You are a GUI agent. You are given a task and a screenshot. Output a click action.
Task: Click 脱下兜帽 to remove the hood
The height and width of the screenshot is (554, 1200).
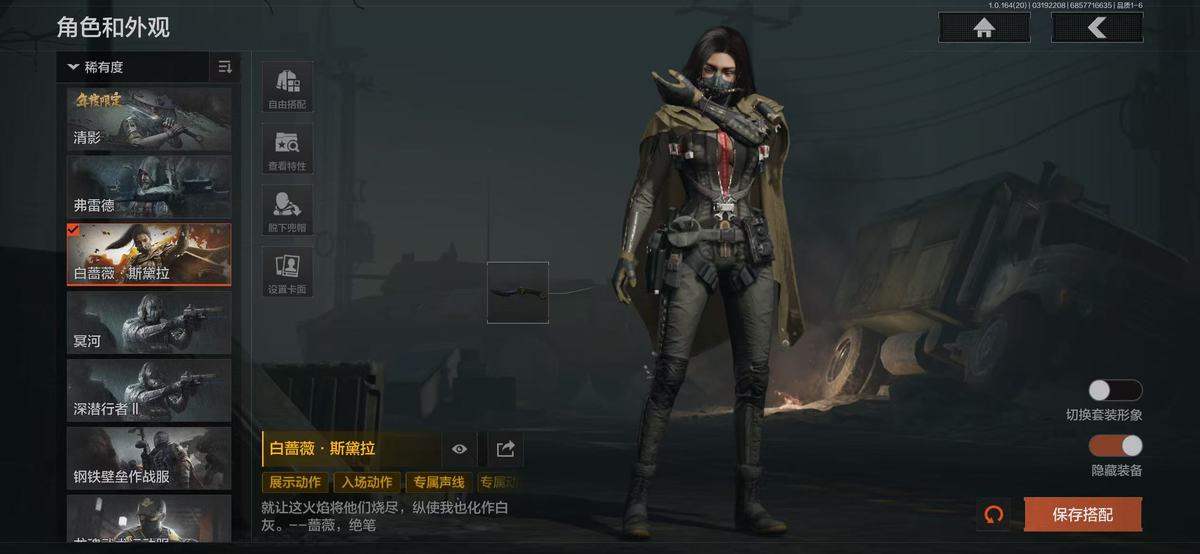pos(287,210)
